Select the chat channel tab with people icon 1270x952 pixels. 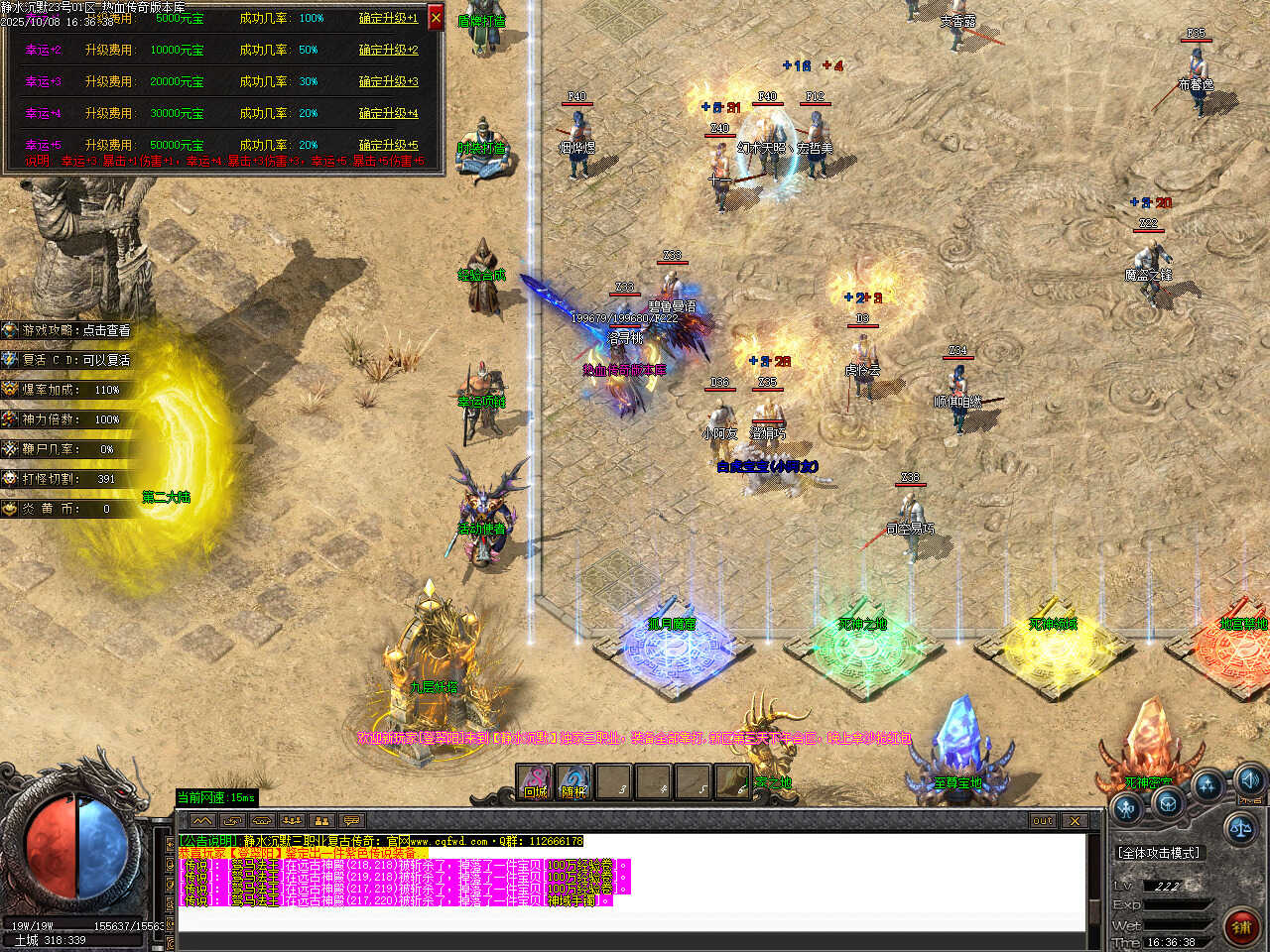(x=321, y=820)
